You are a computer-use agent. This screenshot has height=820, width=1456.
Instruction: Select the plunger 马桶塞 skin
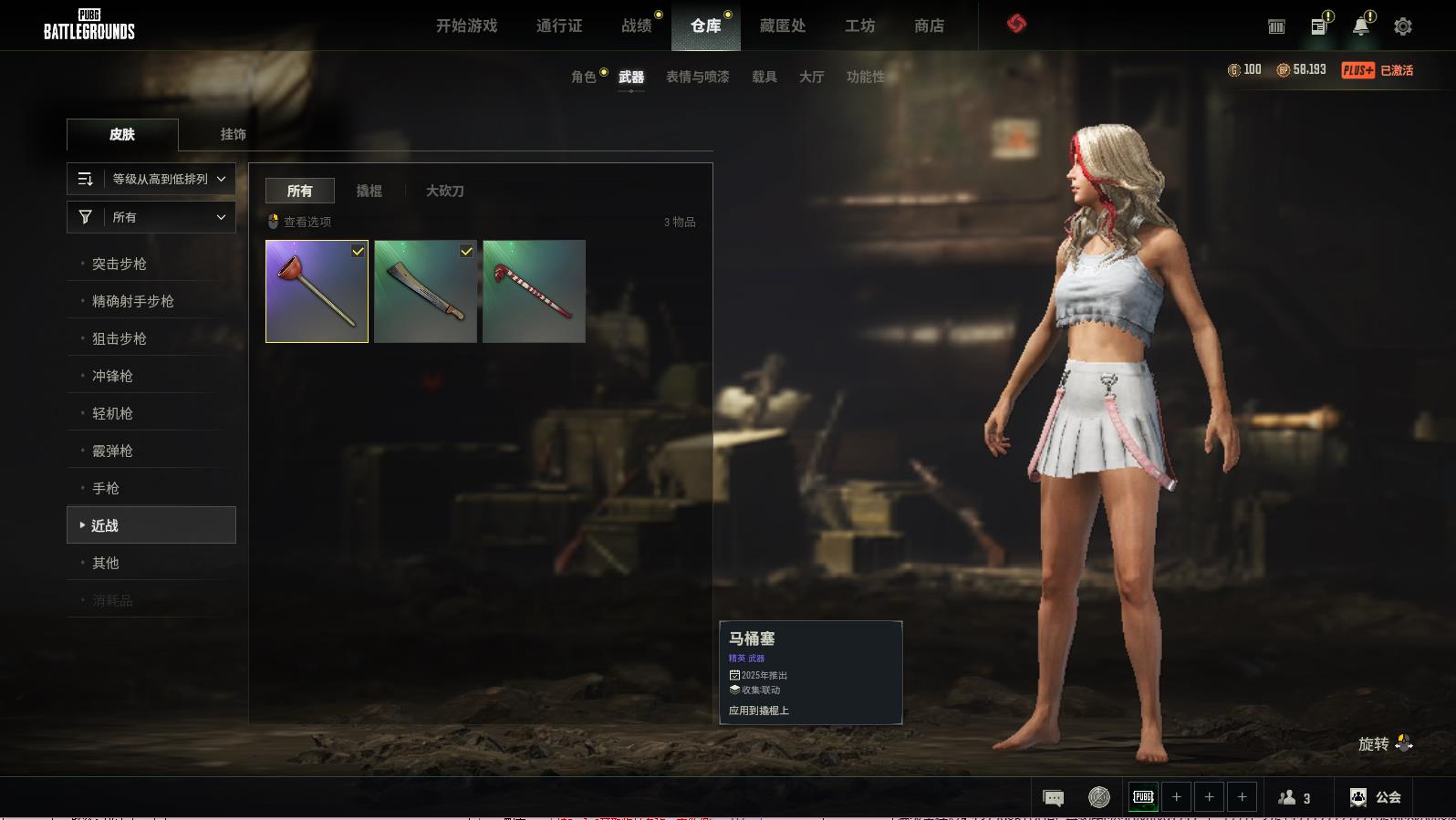(x=317, y=291)
